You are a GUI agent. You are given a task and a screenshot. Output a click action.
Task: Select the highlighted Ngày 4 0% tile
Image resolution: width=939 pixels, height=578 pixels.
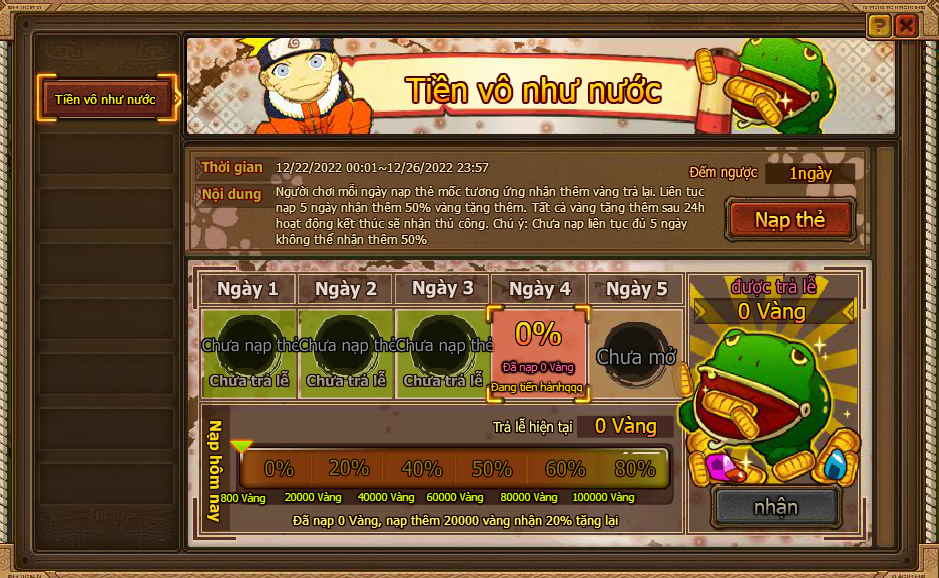click(x=539, y=354)
